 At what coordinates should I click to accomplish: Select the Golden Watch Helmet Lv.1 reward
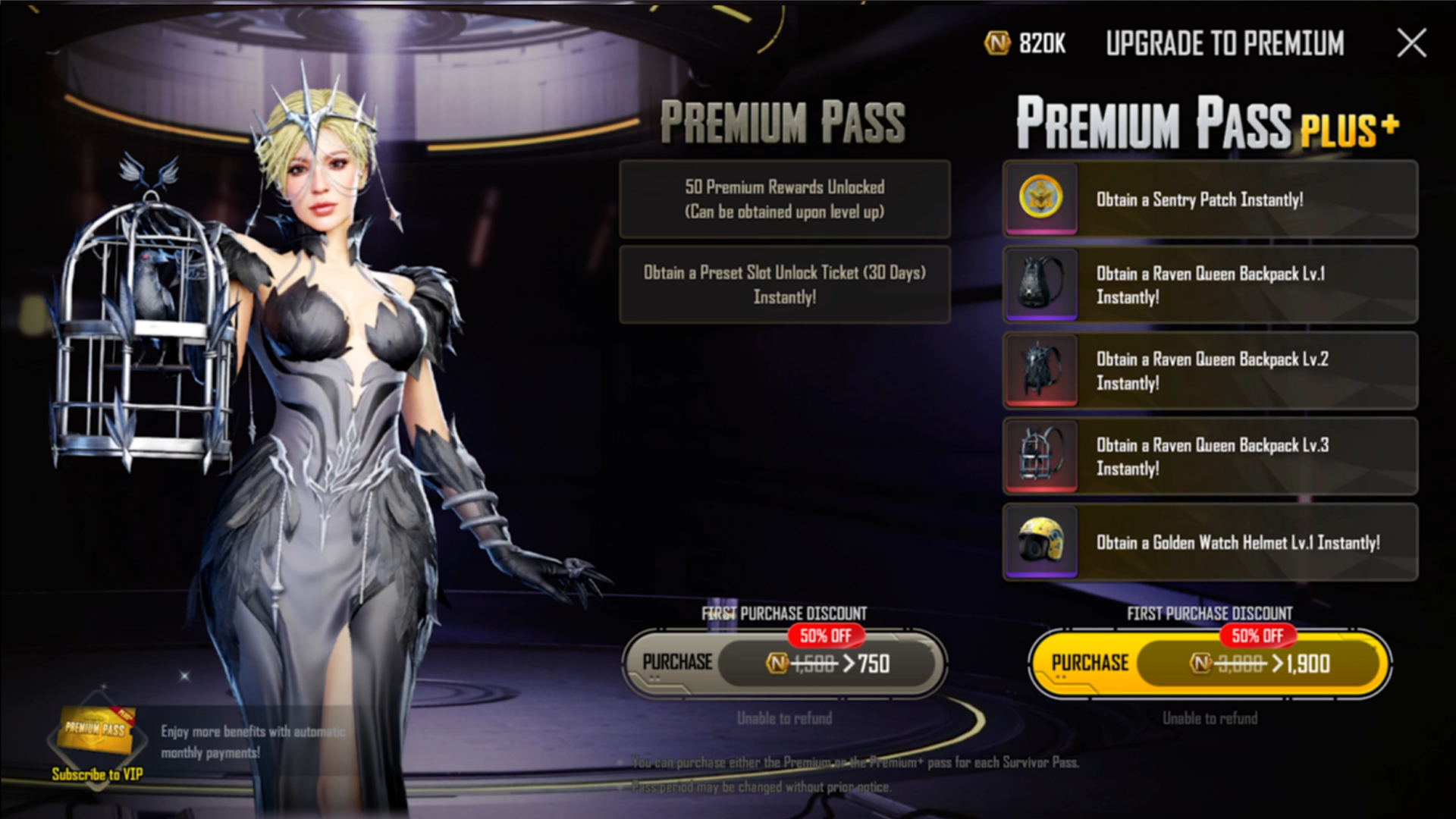pos(1210,542)
